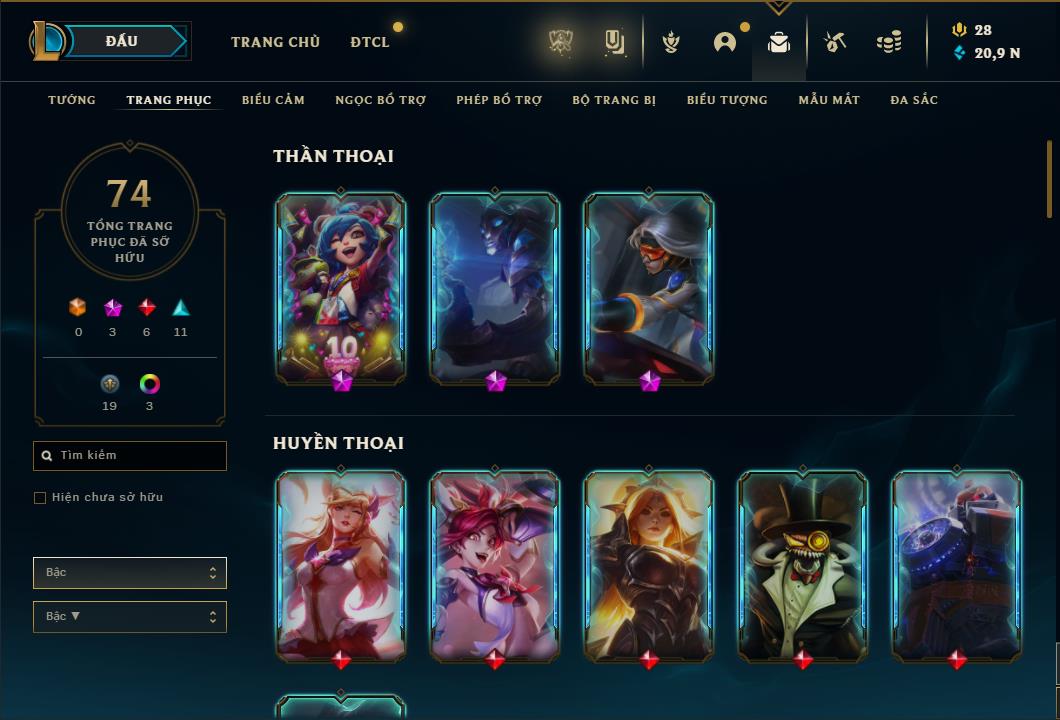The height and width of the screenshot is (720, 1060).
Task: Open the first Bậc dropdown
Action: point(130,573)
